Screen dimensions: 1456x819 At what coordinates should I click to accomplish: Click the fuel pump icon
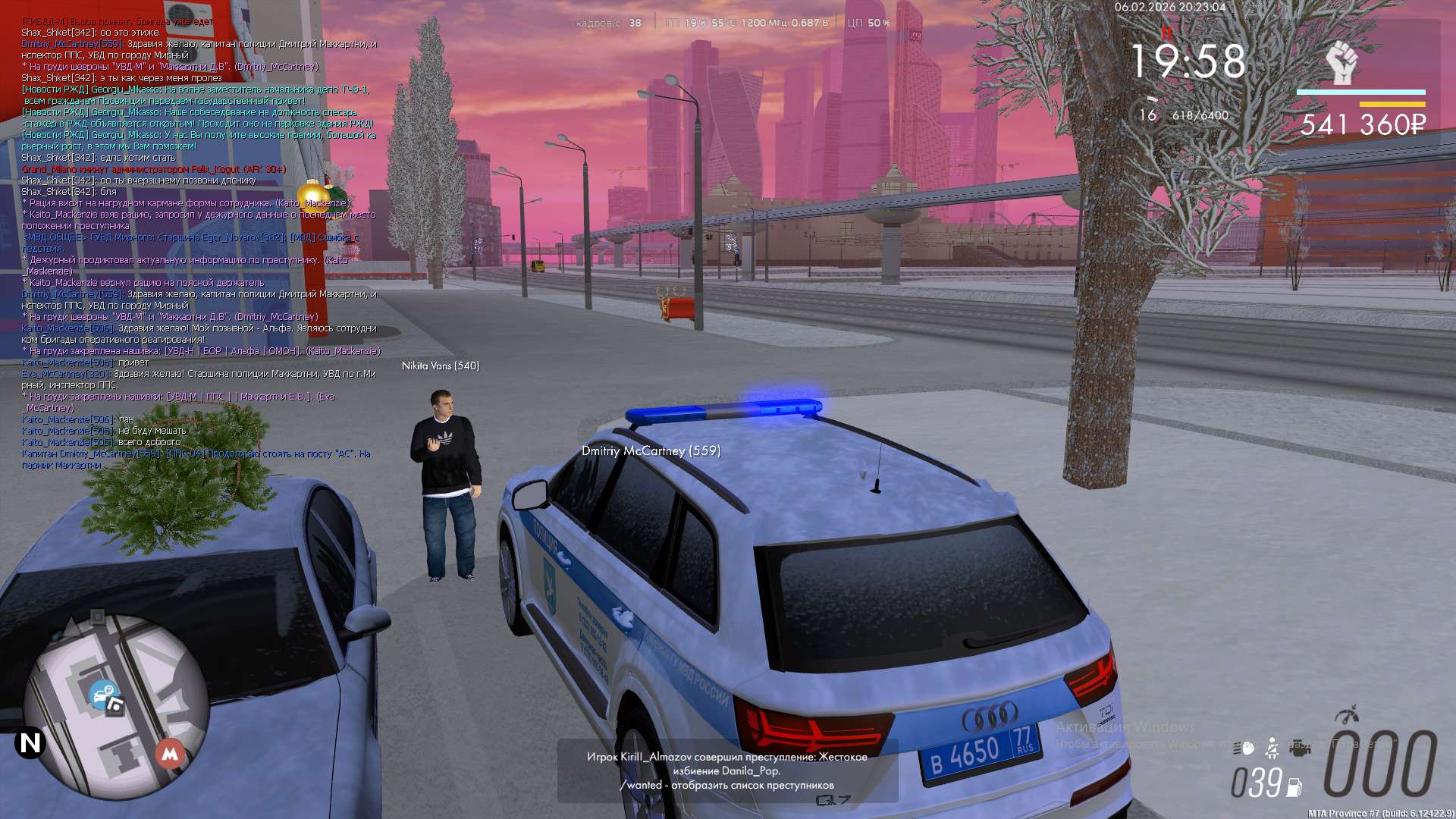[1294, 788]
